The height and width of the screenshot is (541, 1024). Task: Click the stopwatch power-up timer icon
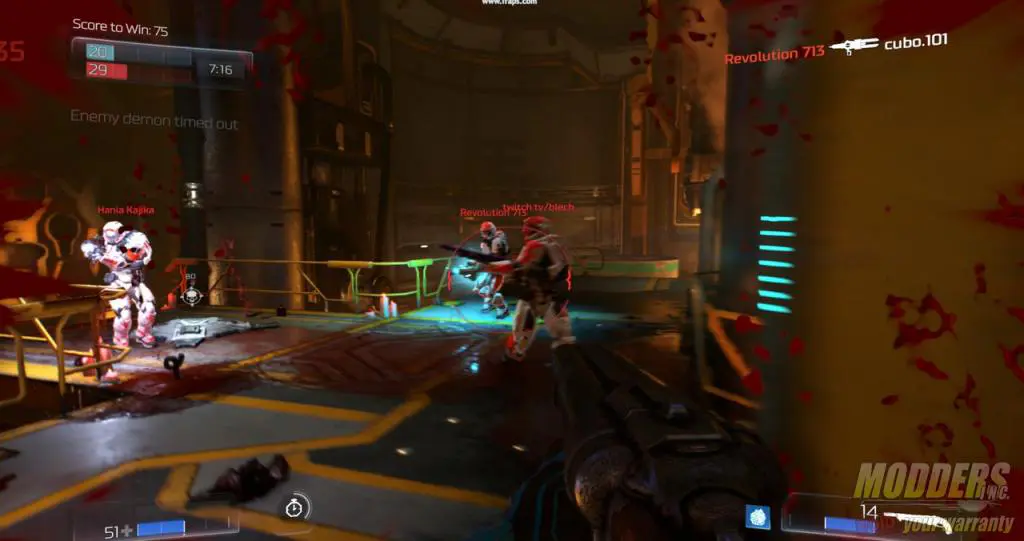(x=294, y=507)
